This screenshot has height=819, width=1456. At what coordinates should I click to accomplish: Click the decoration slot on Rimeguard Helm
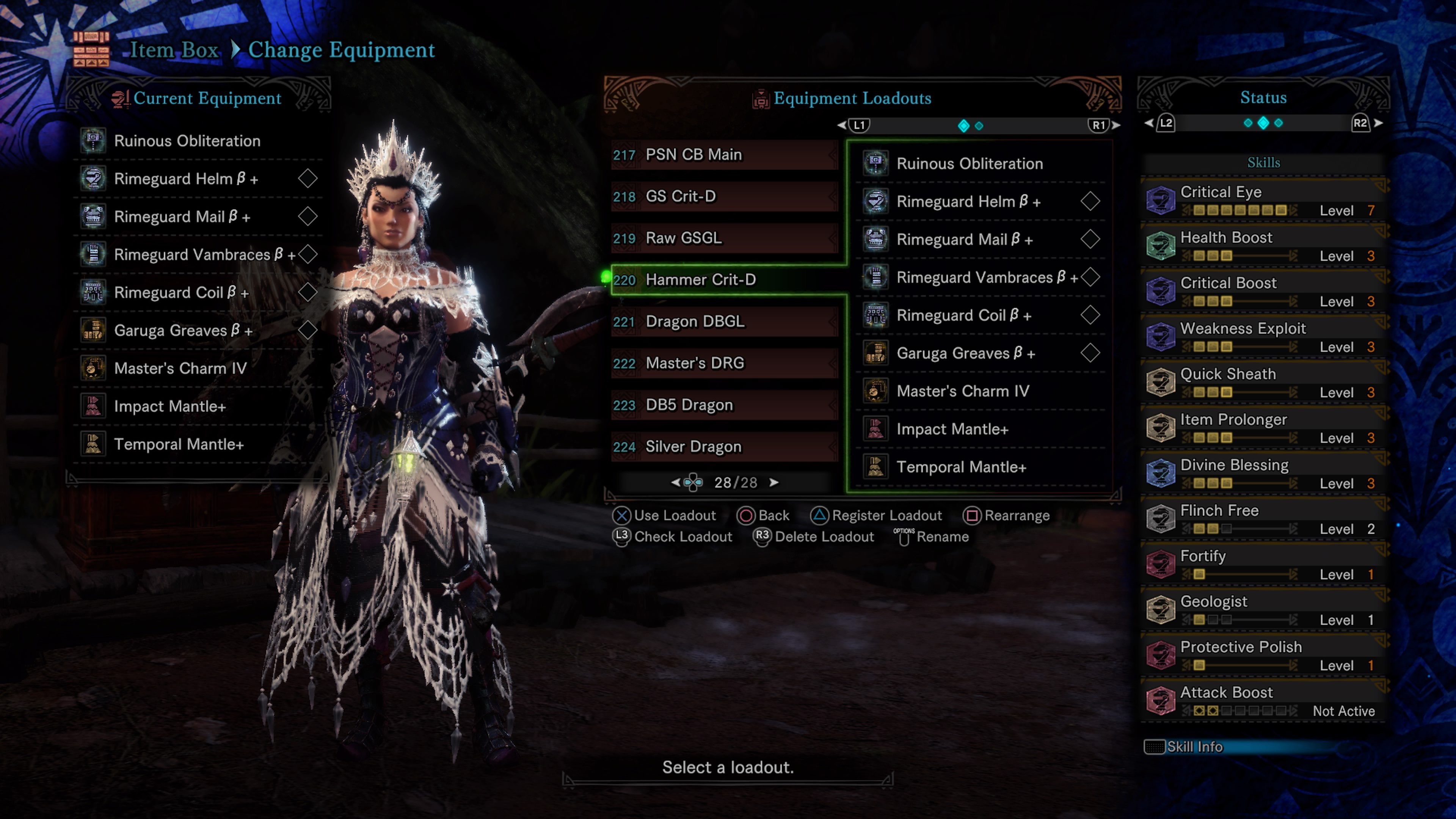308,178
